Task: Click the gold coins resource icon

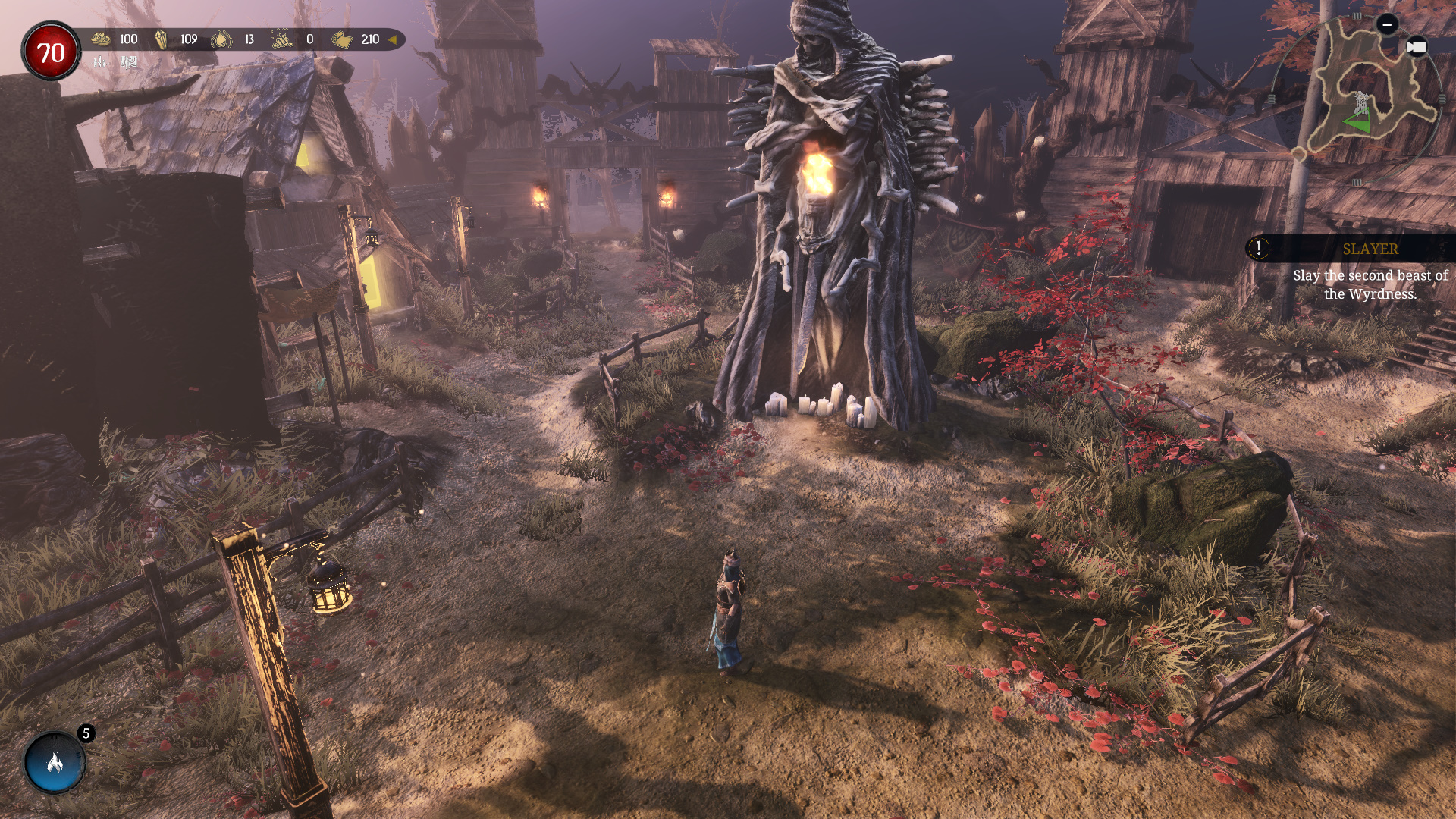Action: pyautogui.click(x=101, y=39)
